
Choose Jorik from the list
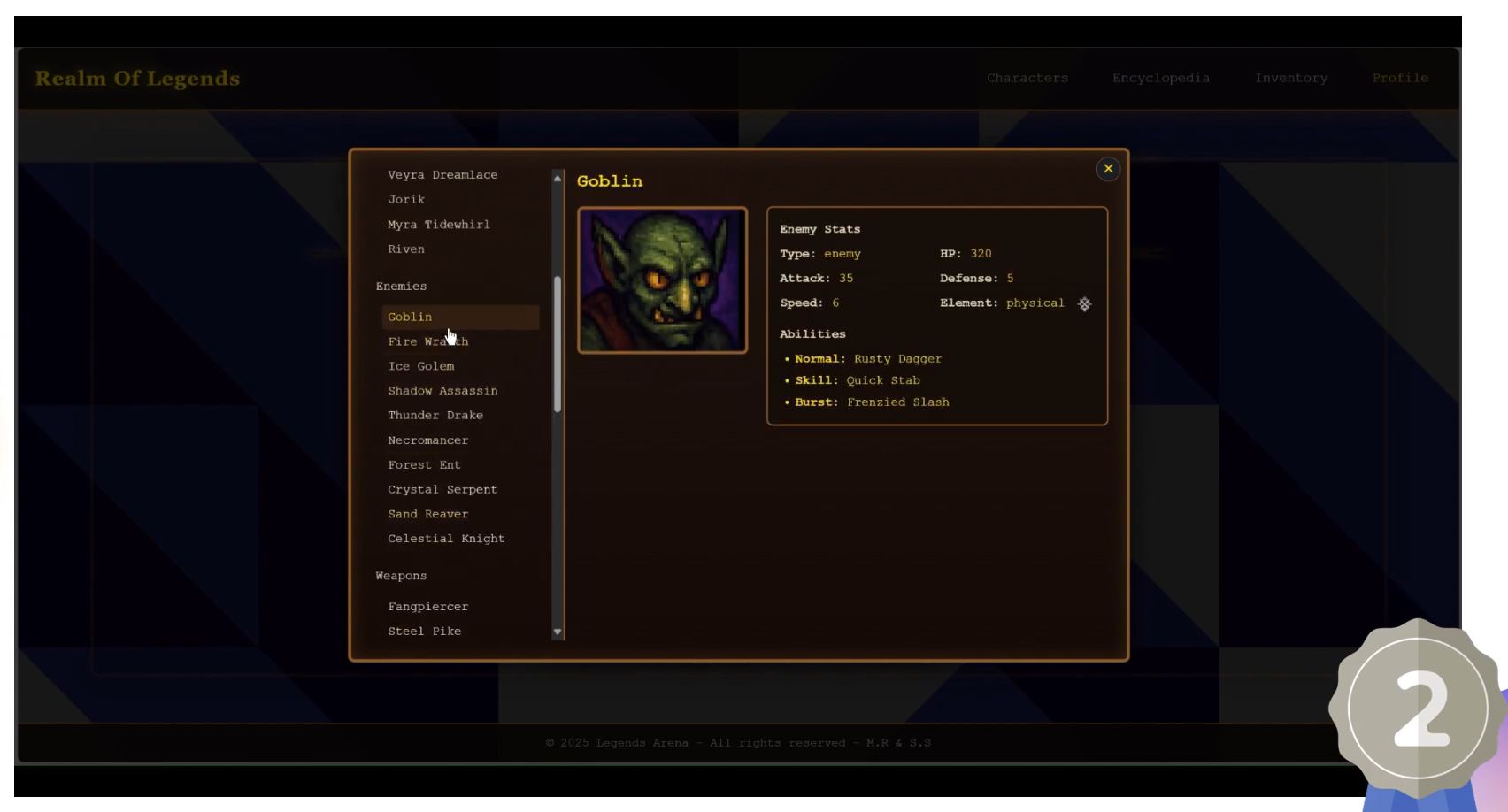[x=406, y=200]
